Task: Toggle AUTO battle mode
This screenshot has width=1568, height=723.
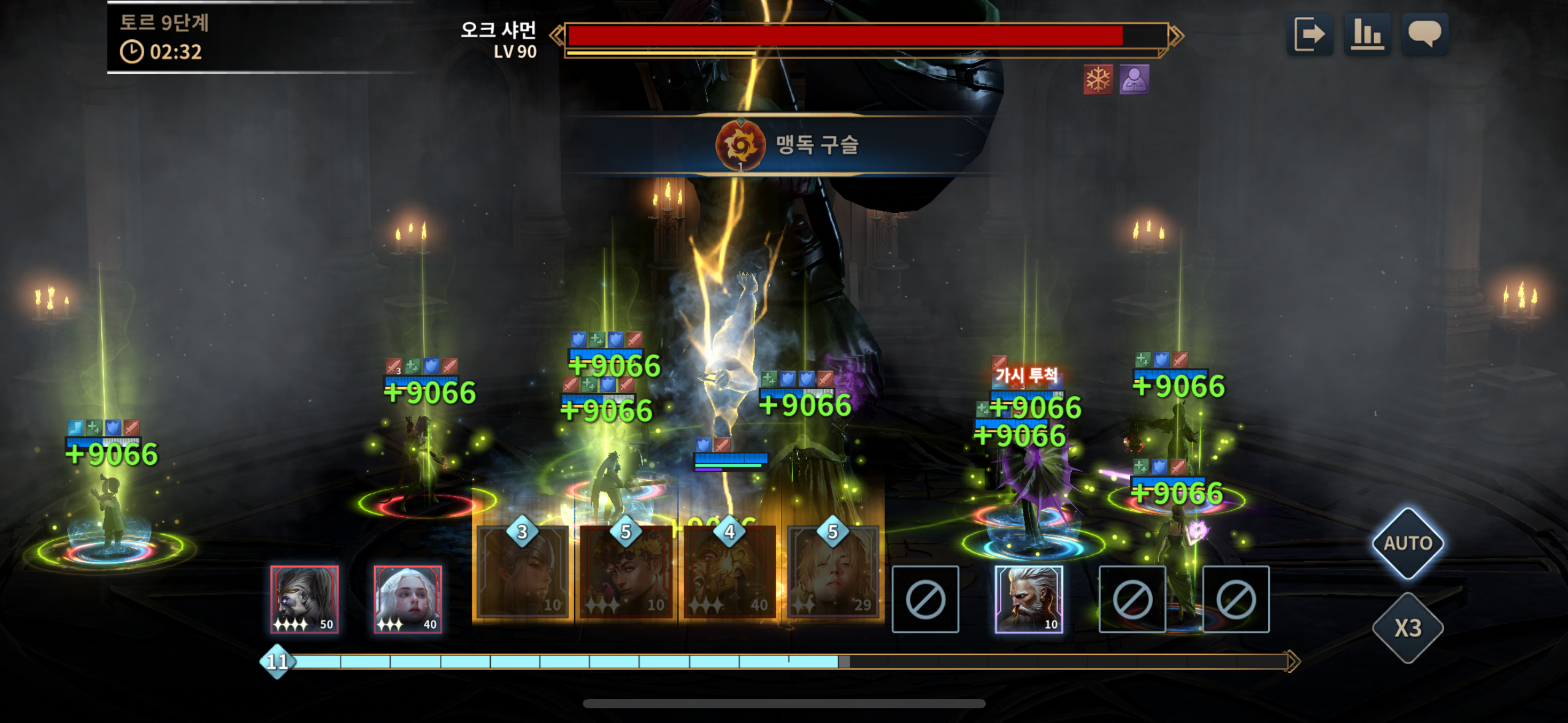Action: [x=1408, y=543]
